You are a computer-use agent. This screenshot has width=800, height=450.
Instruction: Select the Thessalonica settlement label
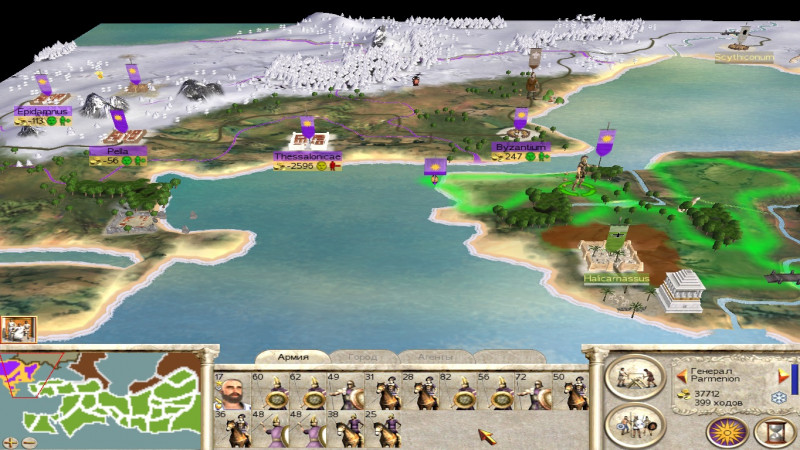307,157
